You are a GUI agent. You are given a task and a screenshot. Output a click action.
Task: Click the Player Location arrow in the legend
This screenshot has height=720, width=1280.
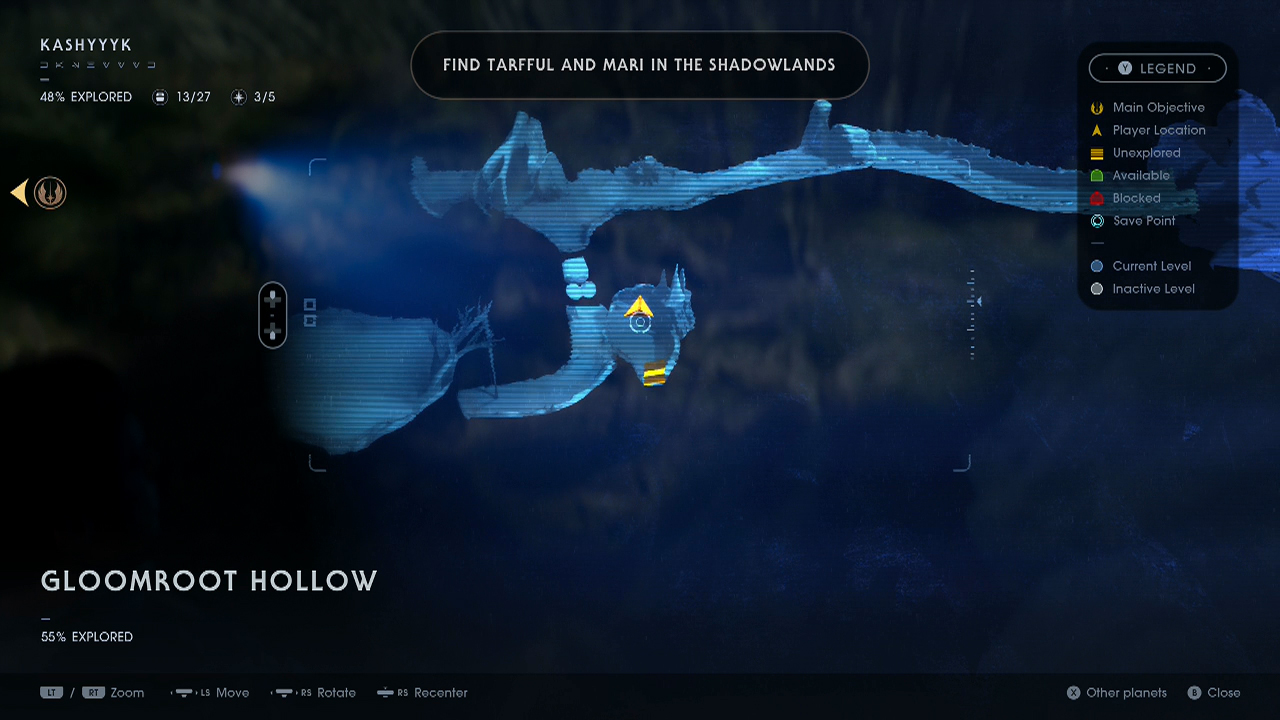tap(1097, 130)
